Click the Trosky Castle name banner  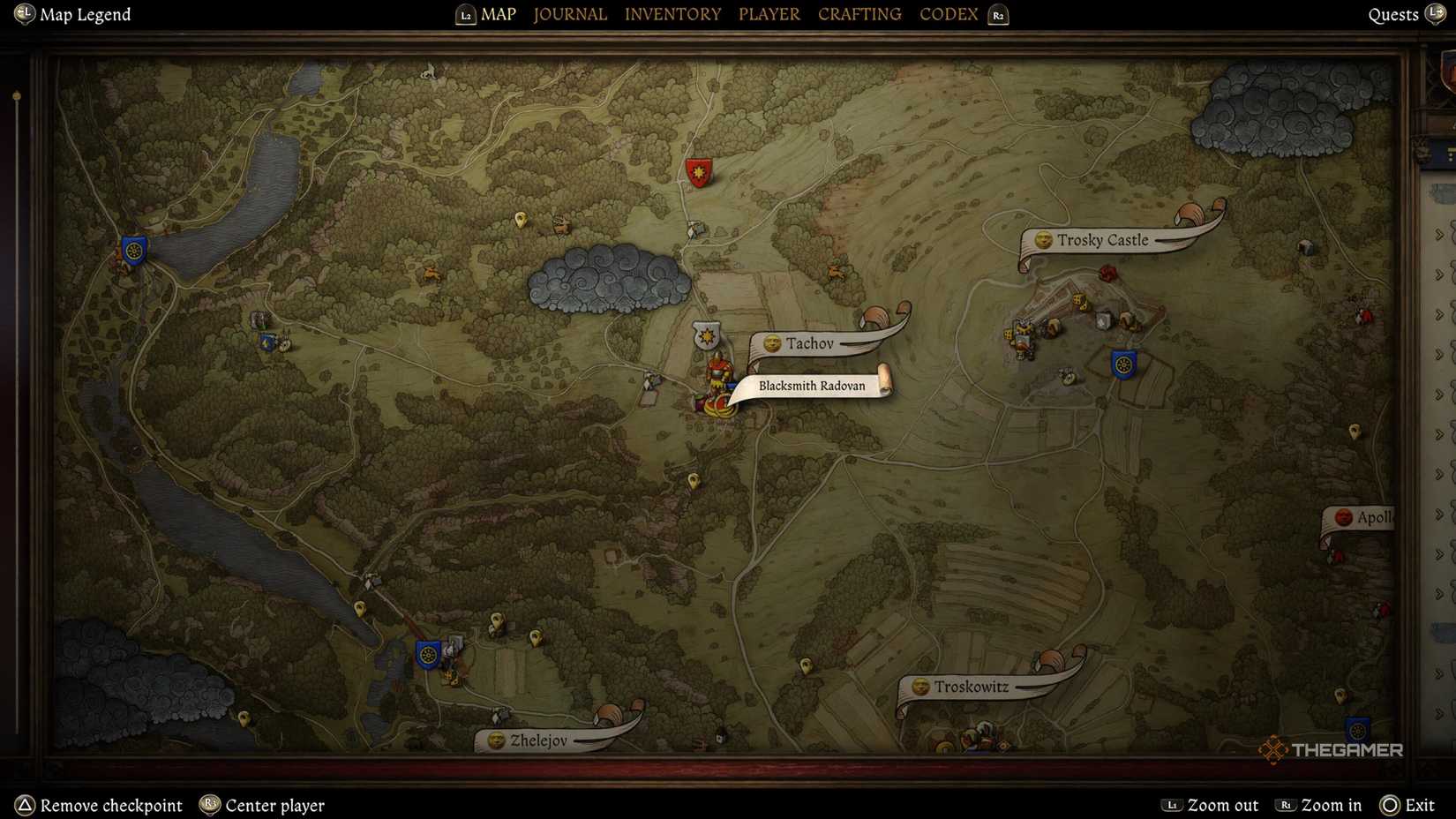coord(1102,240)
